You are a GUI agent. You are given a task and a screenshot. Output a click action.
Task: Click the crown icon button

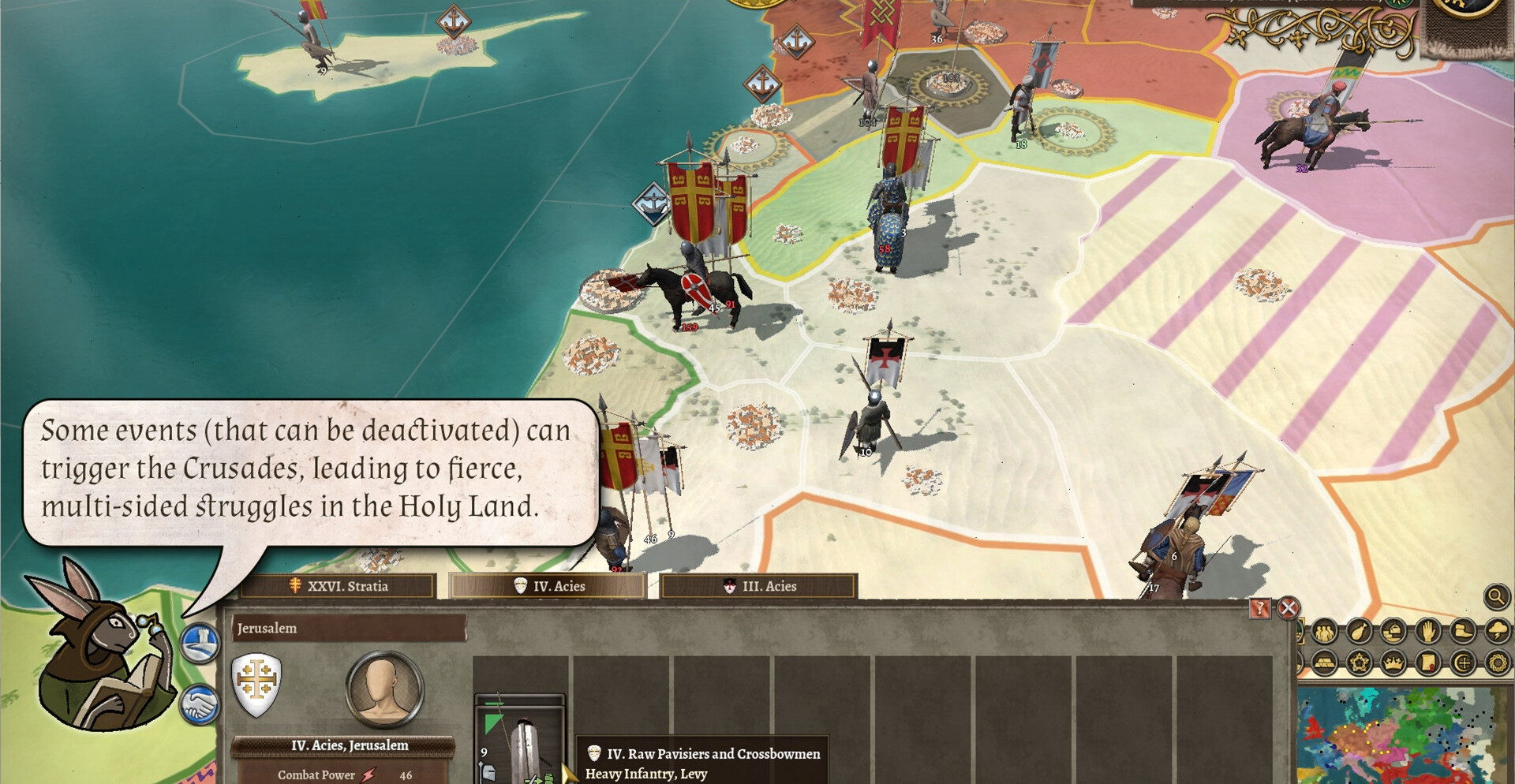pyautogui.click(x=1393, y=663)
